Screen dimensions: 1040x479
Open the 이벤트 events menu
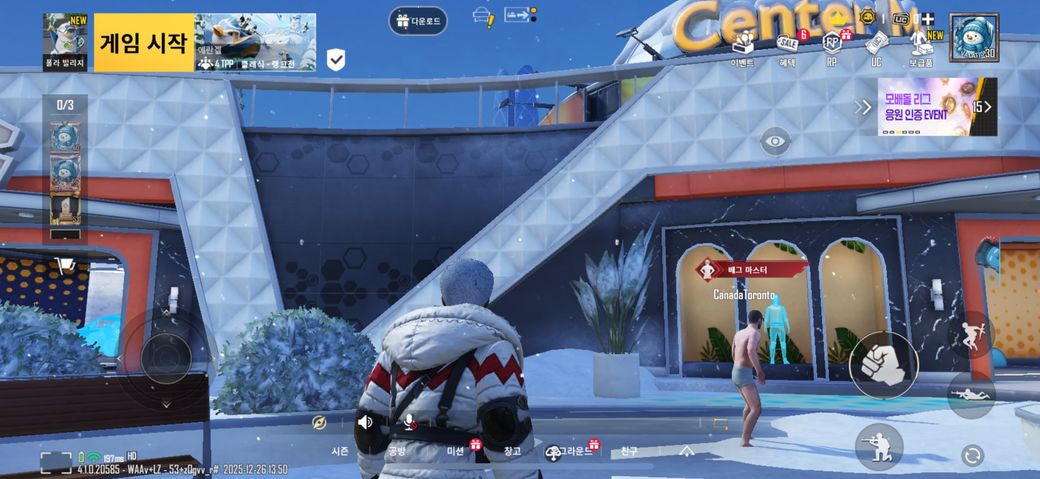point(743,48)
